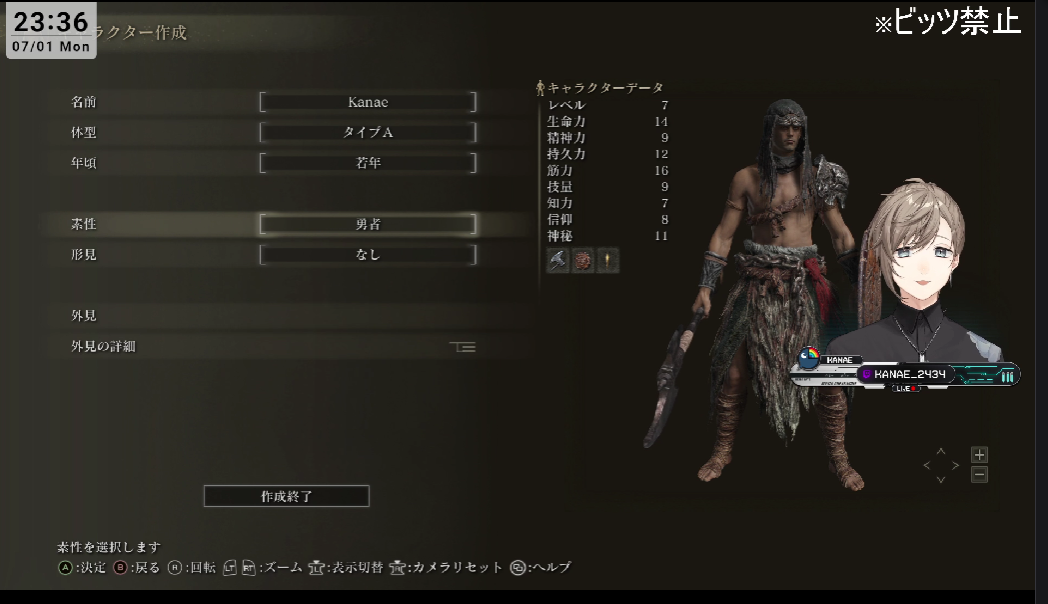
Task: Select the torch equipment icon
Action: pyautogui.click(x=608, y=261)
